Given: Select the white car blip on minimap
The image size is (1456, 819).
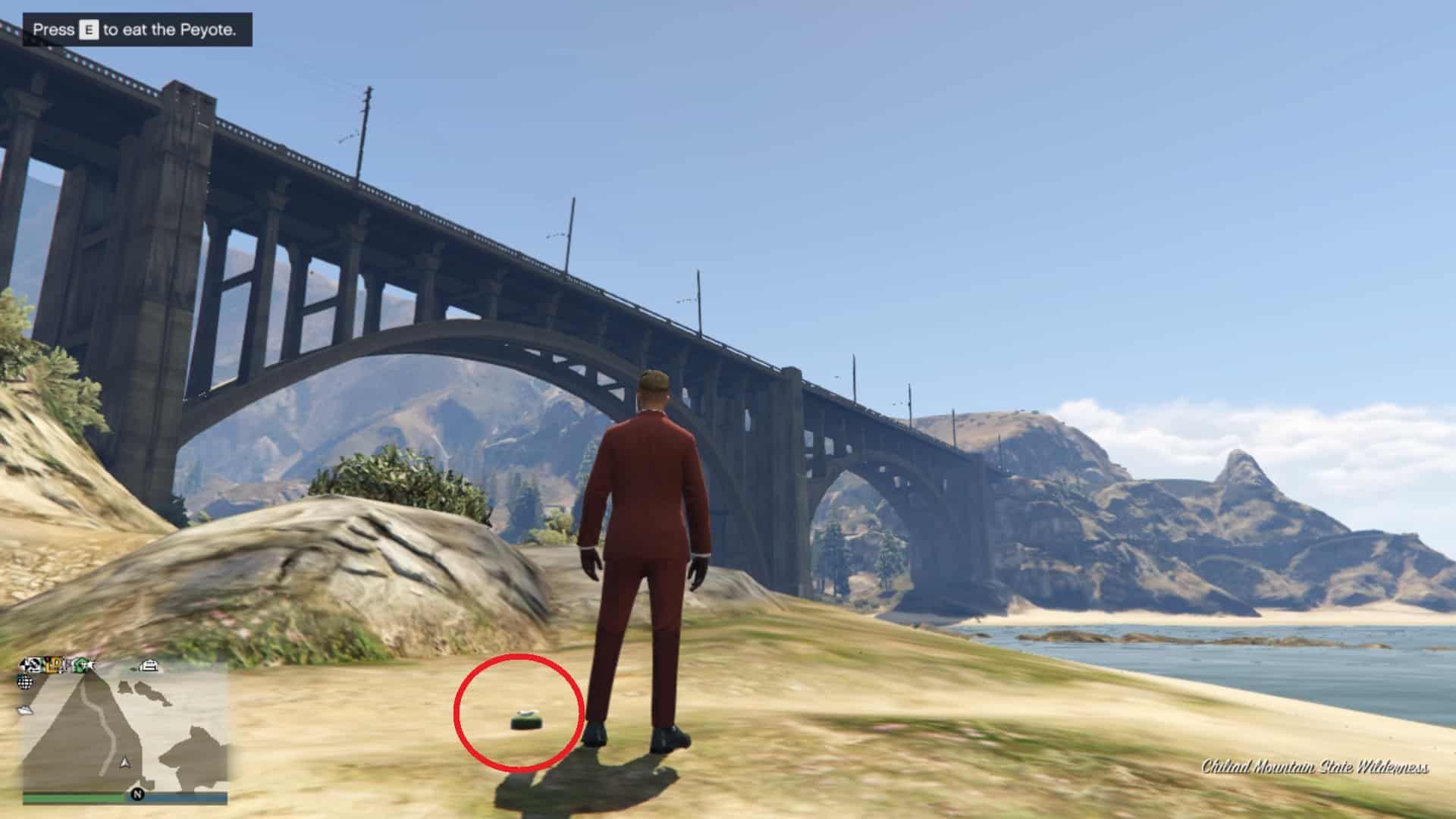Looking at the screenshot, I should point(149,666).
